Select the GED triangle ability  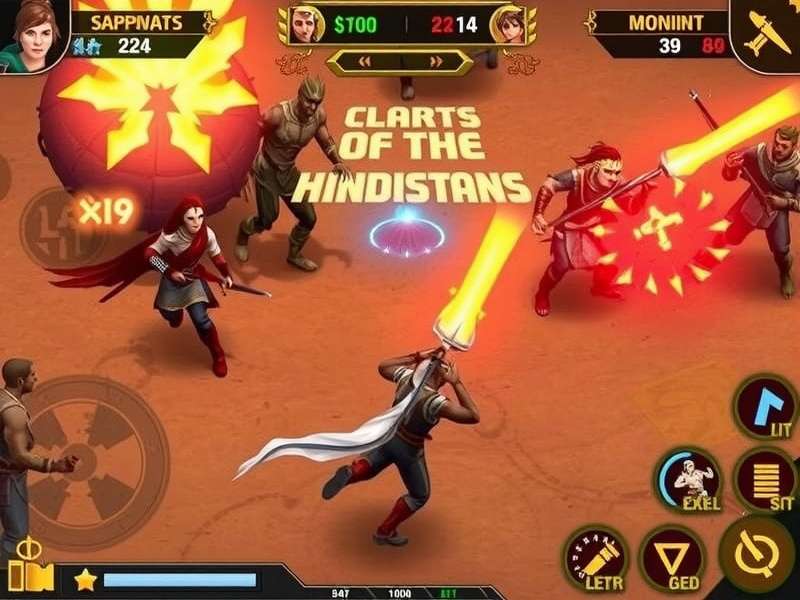671,557
